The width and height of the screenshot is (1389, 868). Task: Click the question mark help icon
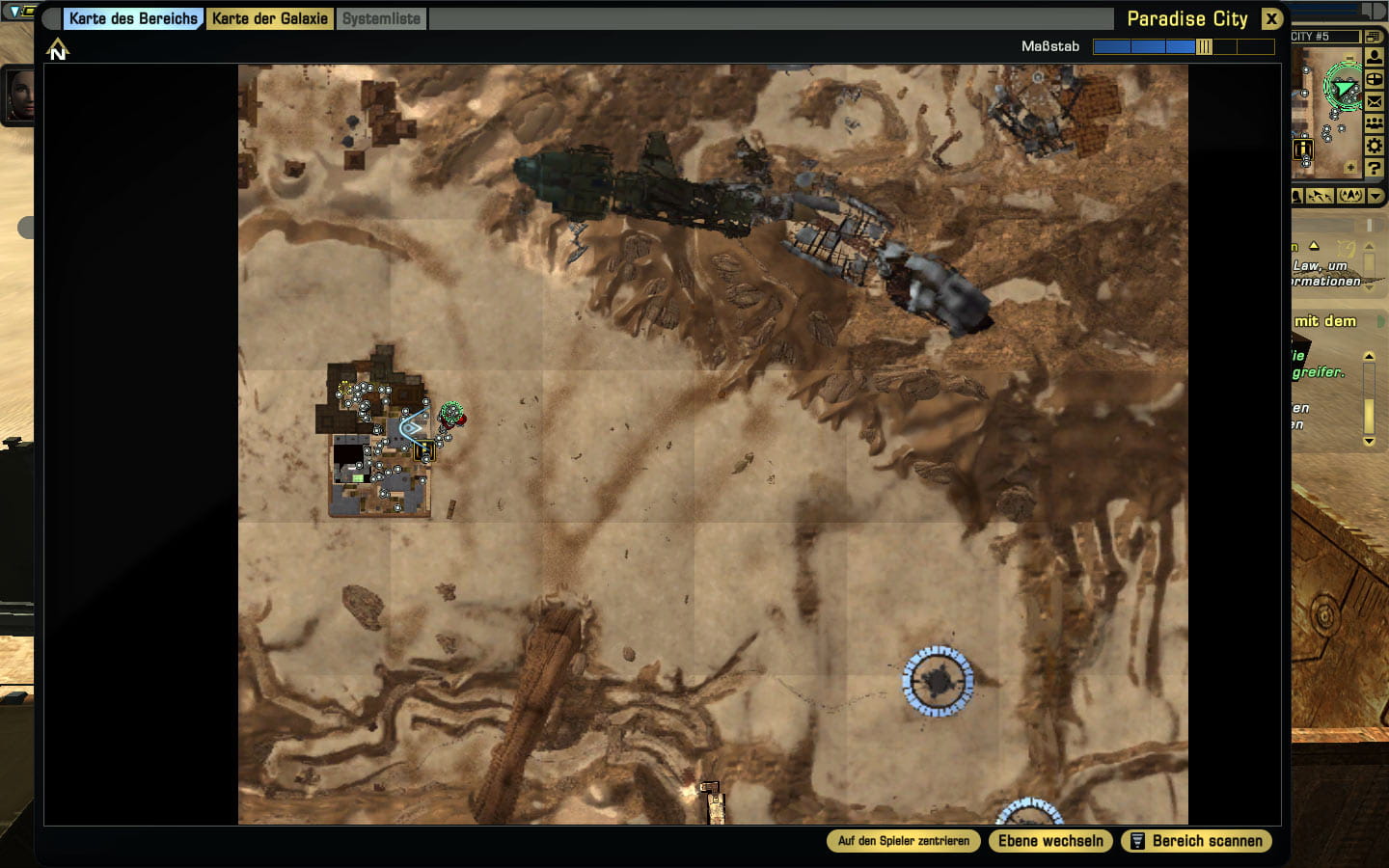[1375, 168]
